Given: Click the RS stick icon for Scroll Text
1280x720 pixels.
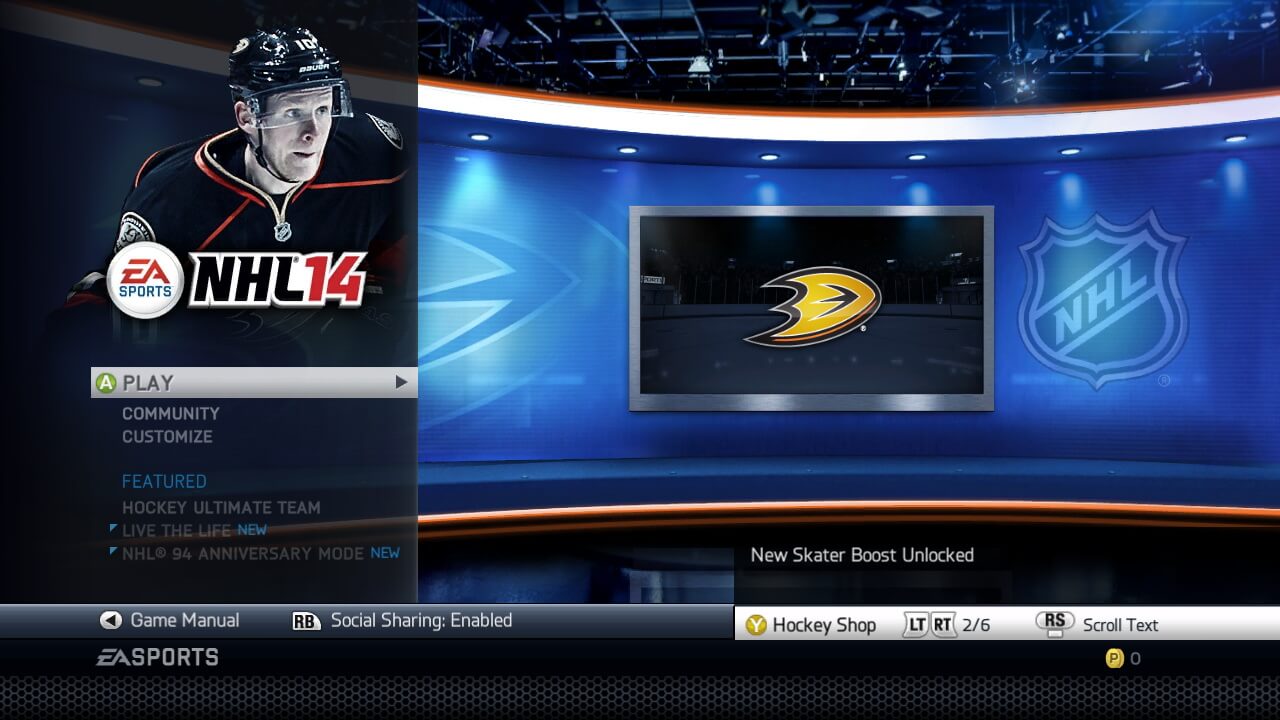Looking at the screenshot, I should (x=1053, y=624).
